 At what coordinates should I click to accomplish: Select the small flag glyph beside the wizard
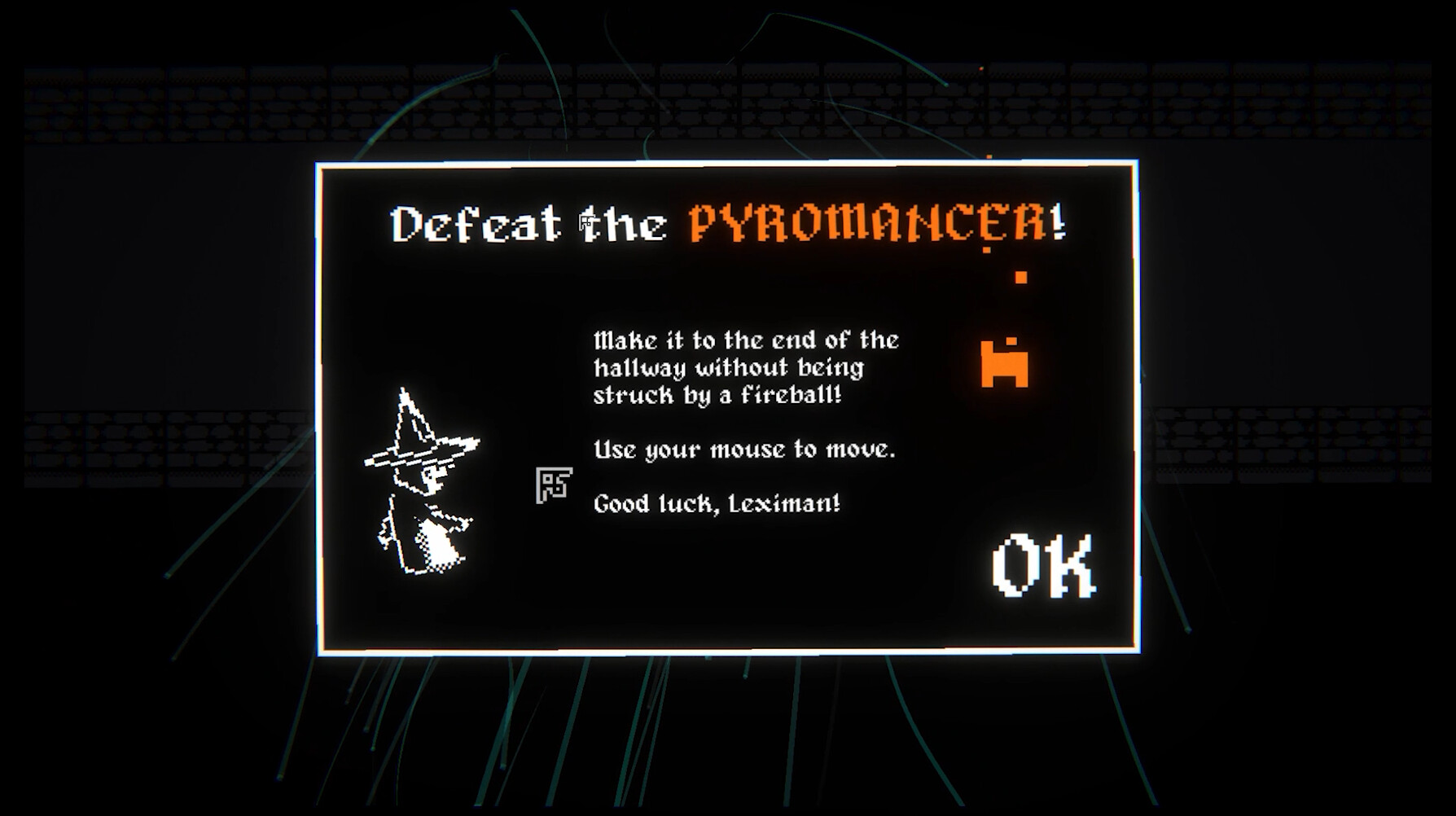pos(555,485)
